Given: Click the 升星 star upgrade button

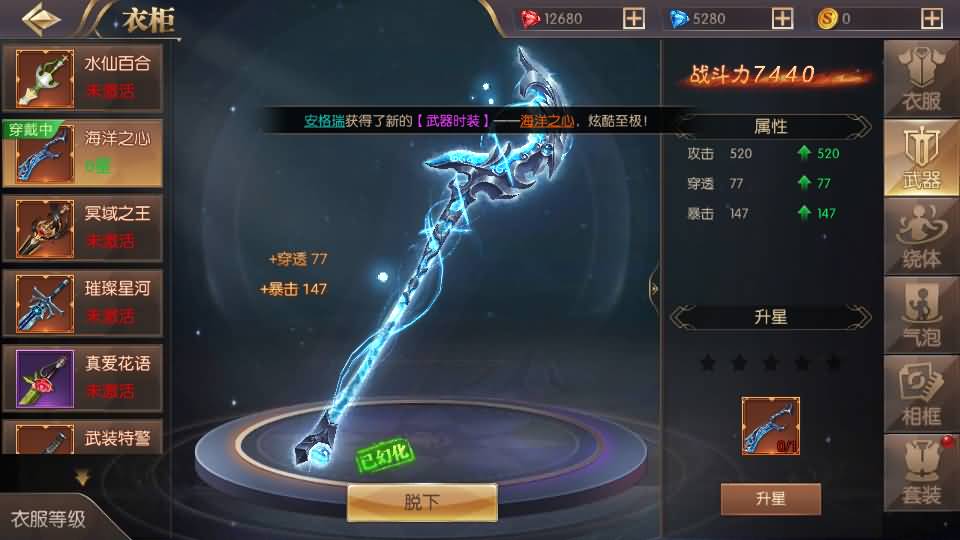Looking at the screenshot, I should 770,498.
